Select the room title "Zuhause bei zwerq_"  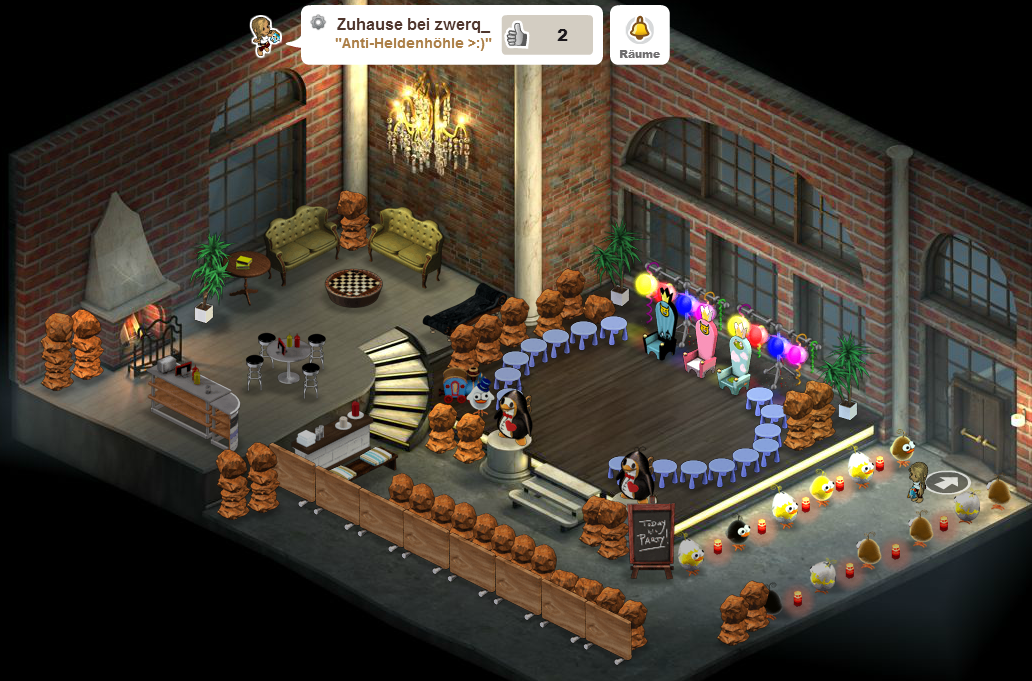(x=413, y=24)
